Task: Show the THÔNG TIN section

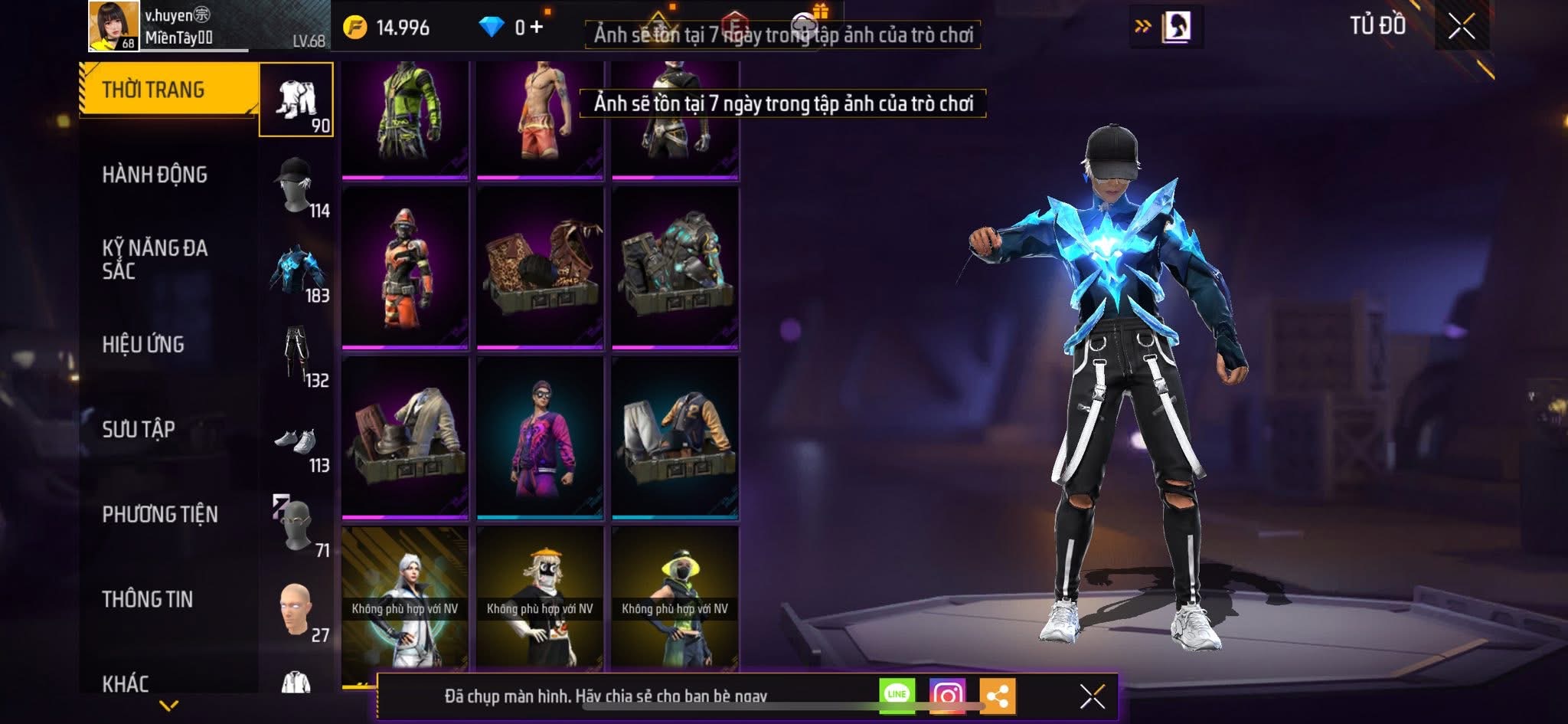Action: pos(148,599)
